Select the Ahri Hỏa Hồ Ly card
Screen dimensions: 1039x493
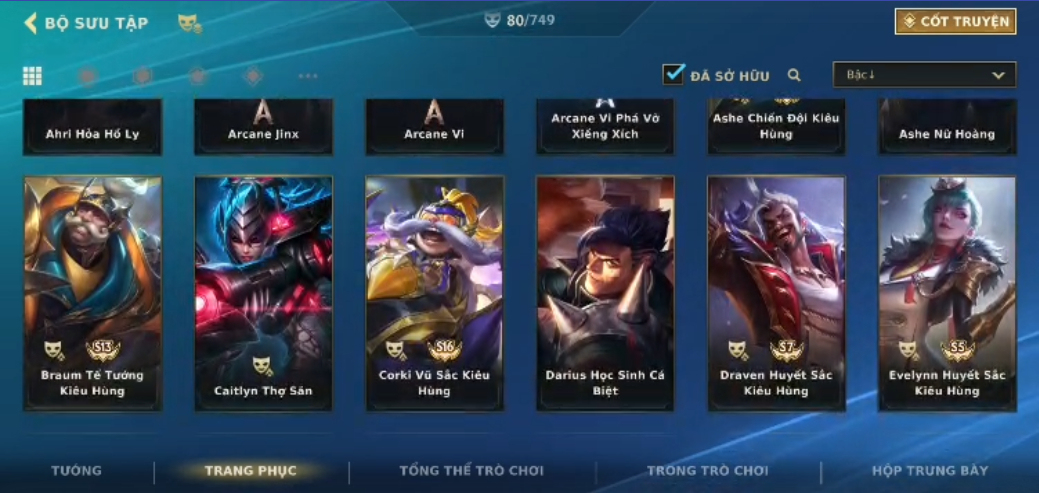tap(92, 128)
